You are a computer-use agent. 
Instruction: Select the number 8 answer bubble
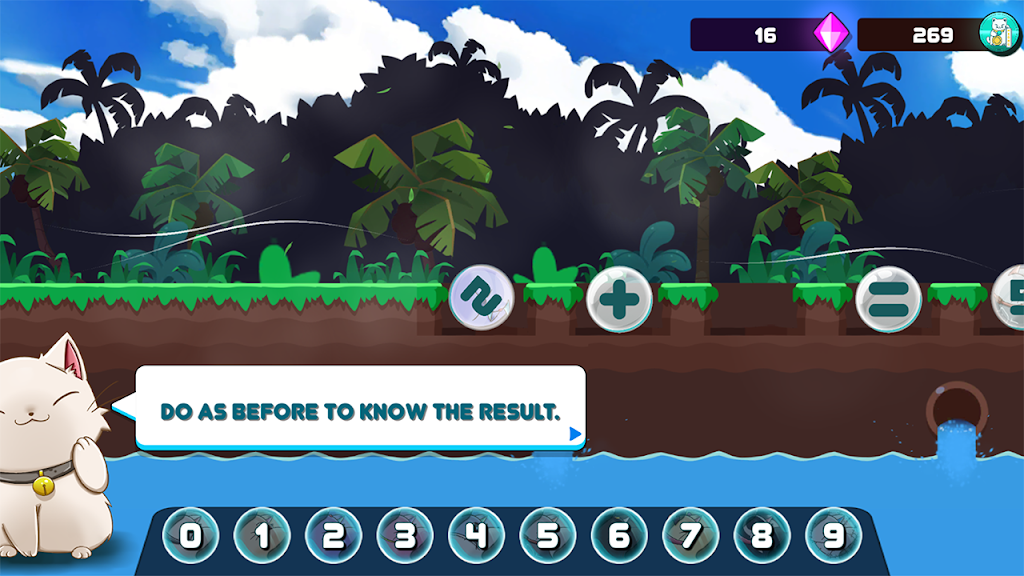[x=762, y=537]
